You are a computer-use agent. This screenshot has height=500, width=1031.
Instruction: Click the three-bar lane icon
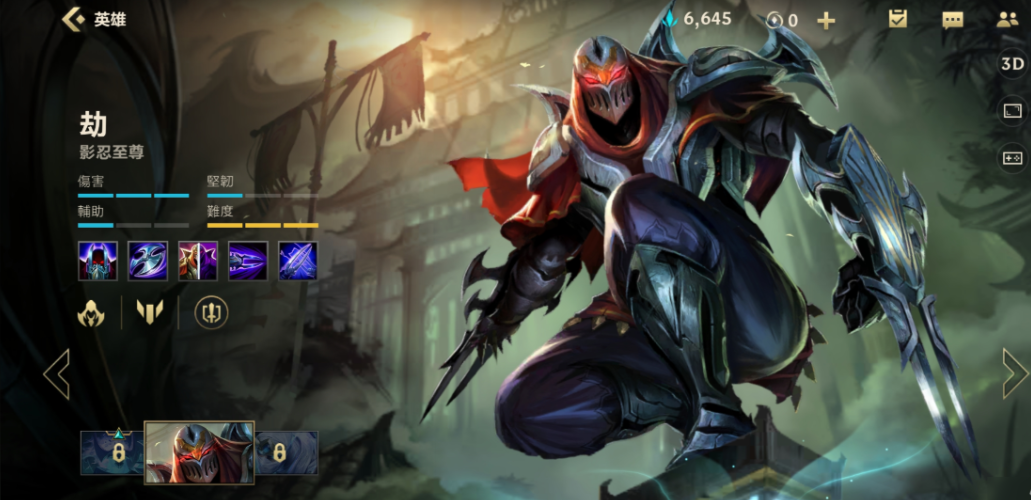pos(149,313)
